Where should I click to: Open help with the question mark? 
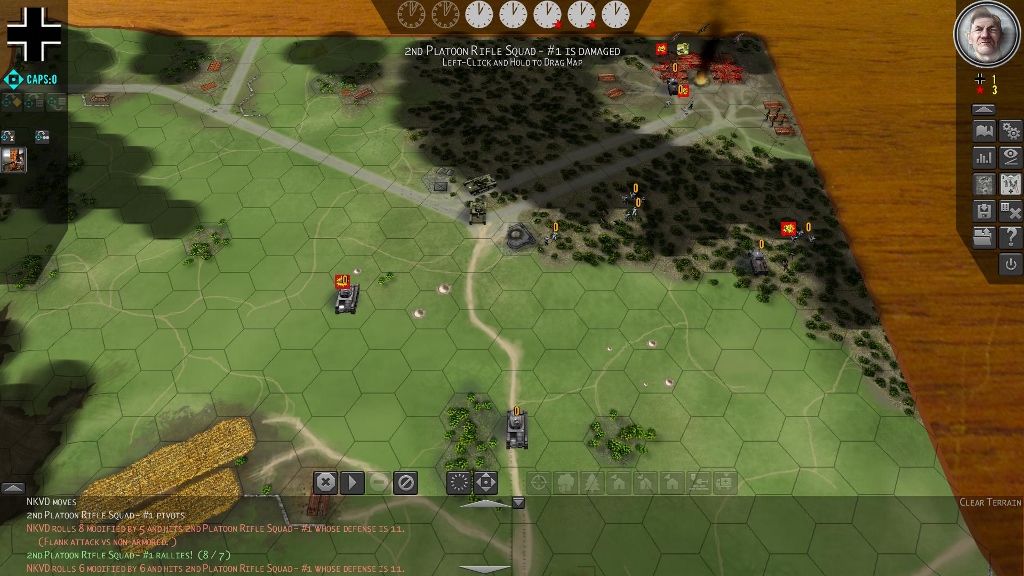(1010, 237)
